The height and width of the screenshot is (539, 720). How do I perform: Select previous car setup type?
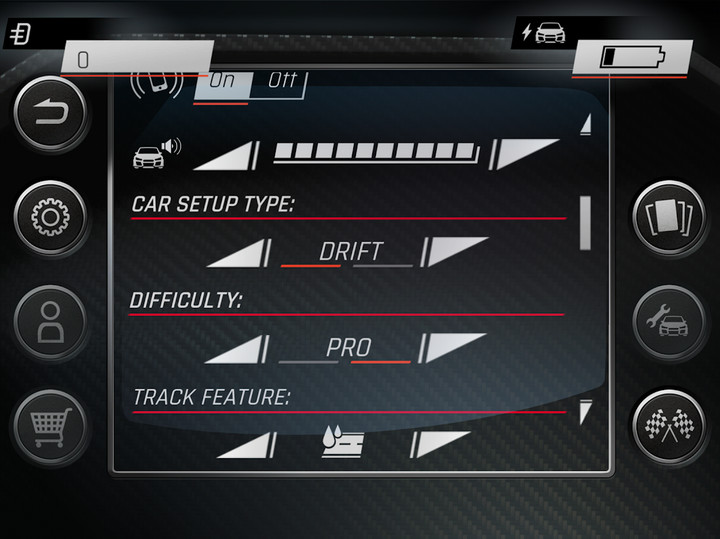[x=239, y=252]
